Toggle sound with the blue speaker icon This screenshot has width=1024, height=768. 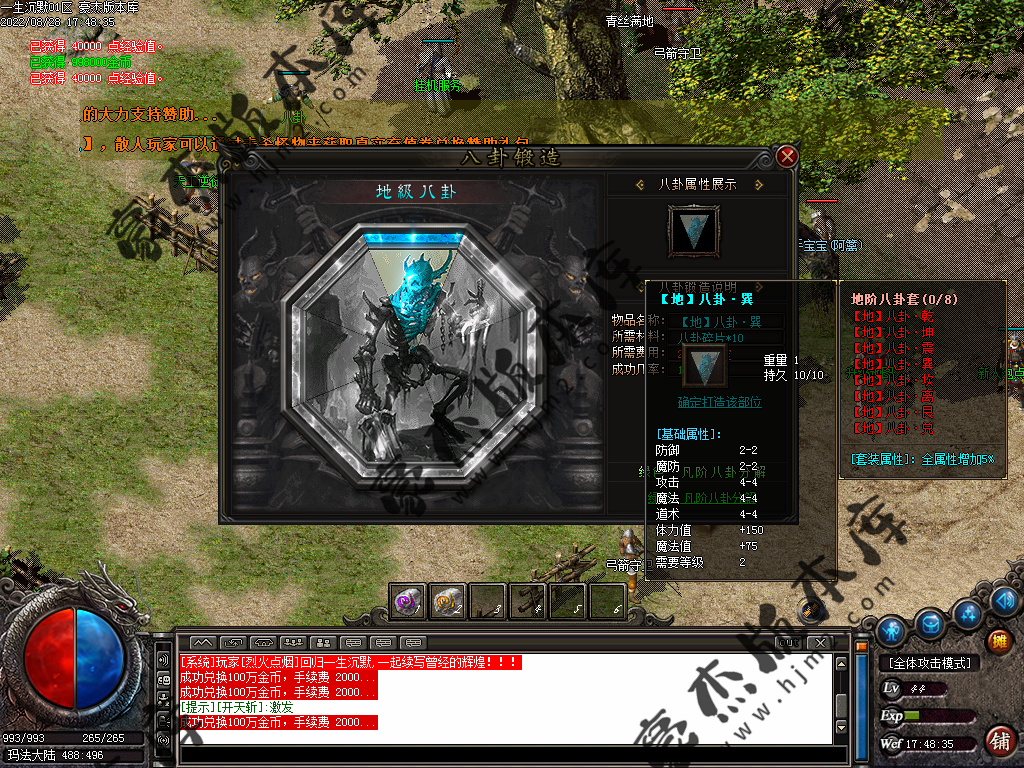tap(1006, 600)
